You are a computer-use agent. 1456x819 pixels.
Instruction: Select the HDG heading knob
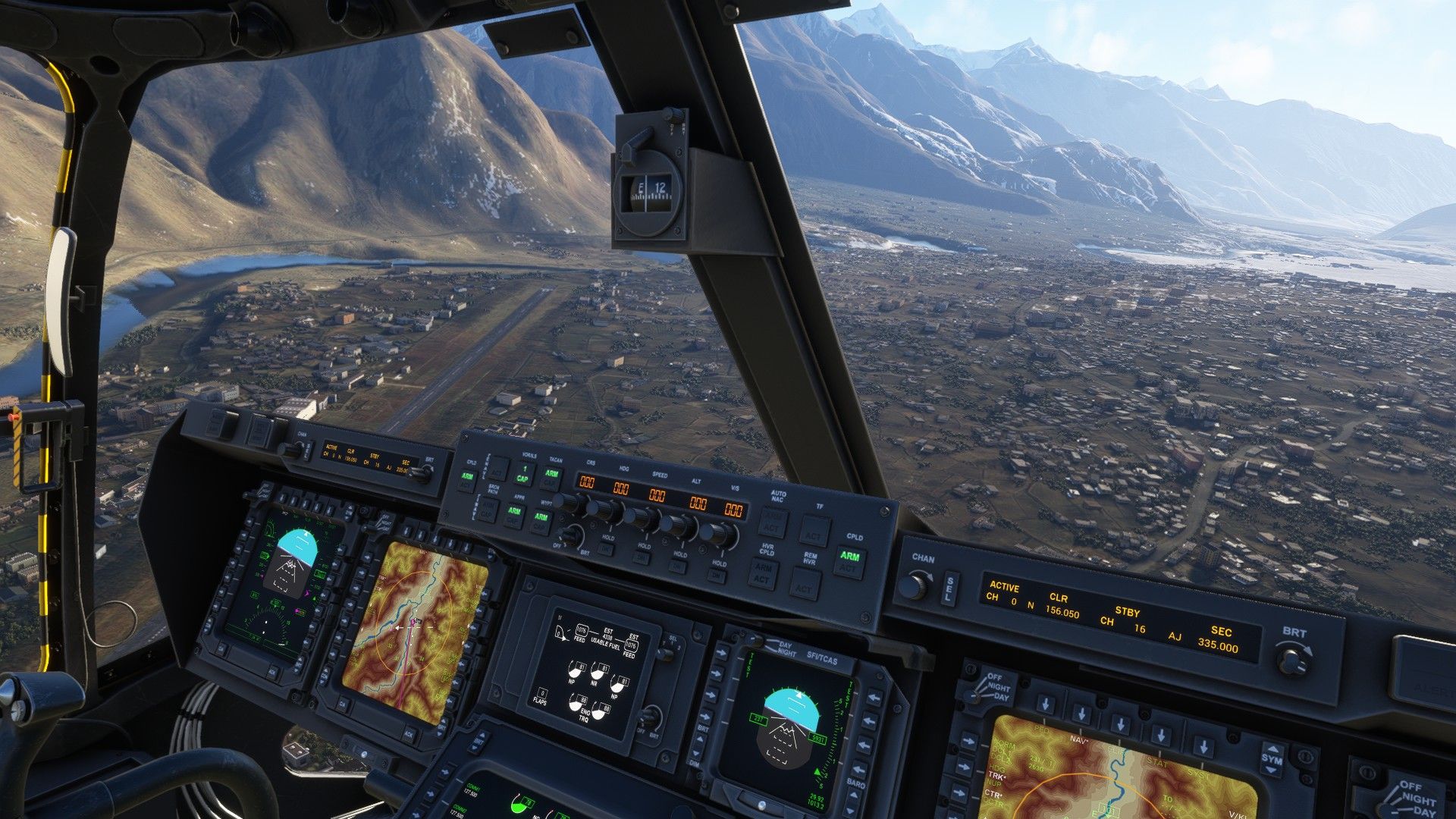coord(602,510)
